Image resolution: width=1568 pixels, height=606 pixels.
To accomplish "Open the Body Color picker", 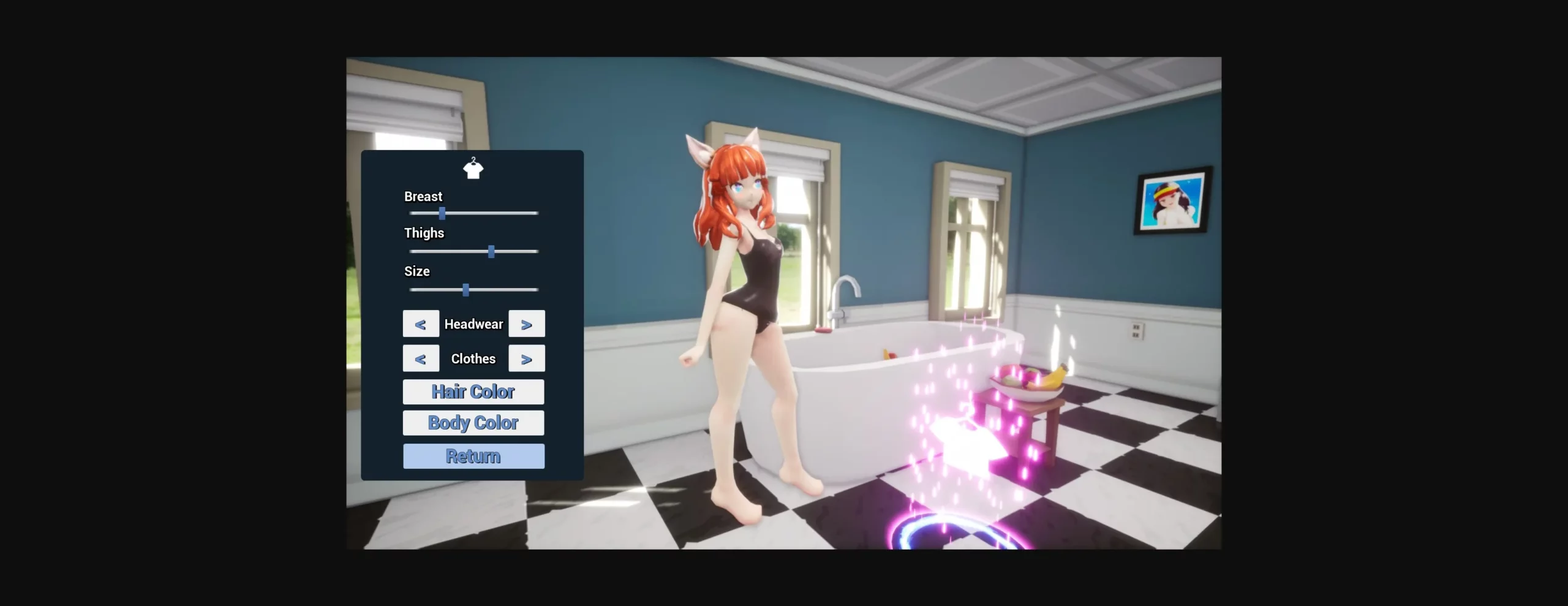I will pyautogui.click(x=473, y=423).
